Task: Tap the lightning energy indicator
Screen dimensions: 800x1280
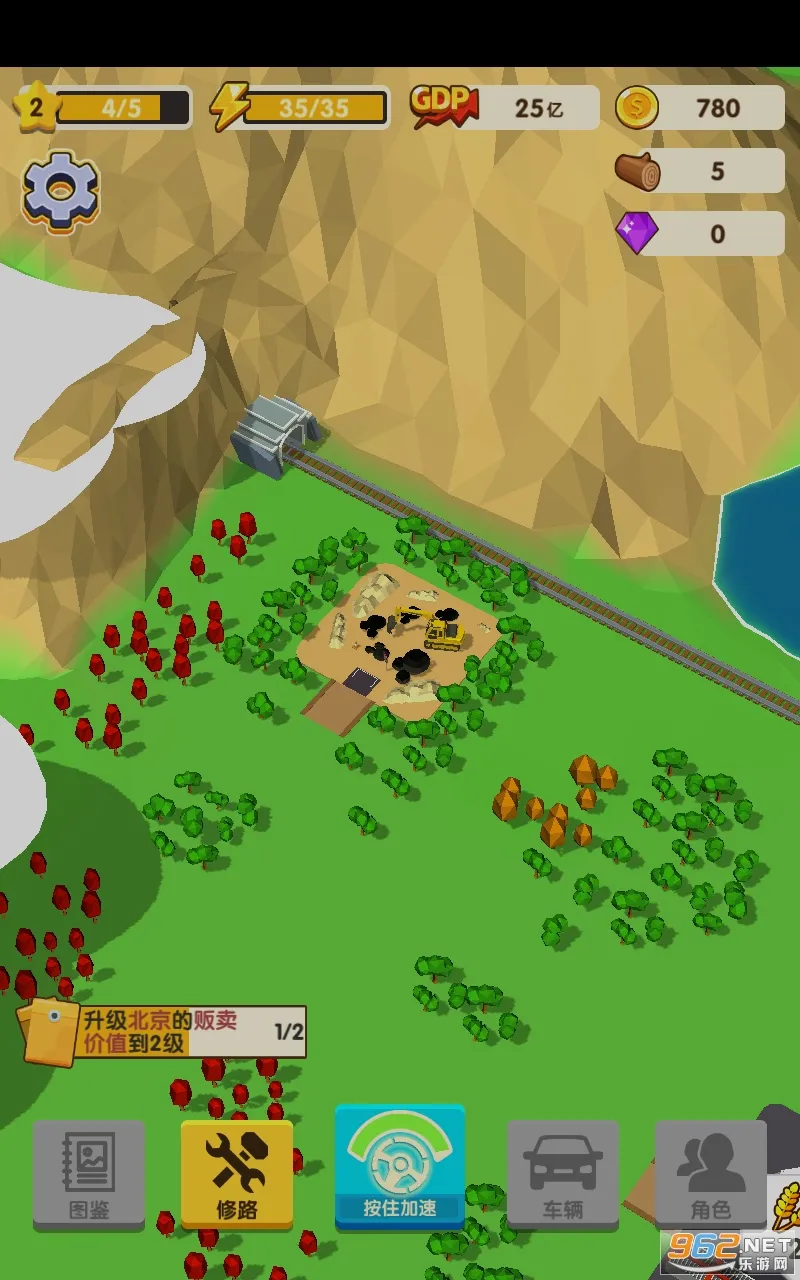Action: coord(299,107)
